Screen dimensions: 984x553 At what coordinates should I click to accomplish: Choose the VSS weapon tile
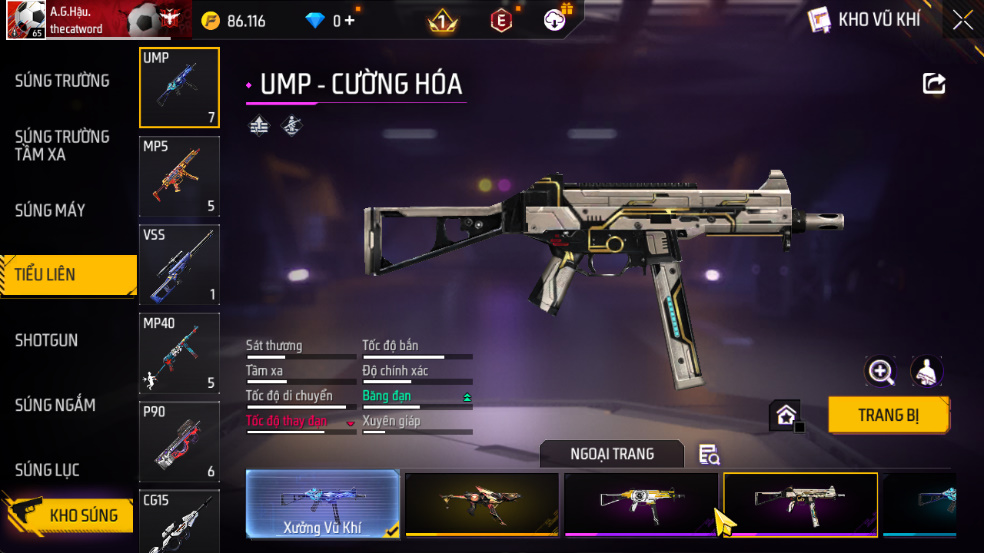point(179,264)
